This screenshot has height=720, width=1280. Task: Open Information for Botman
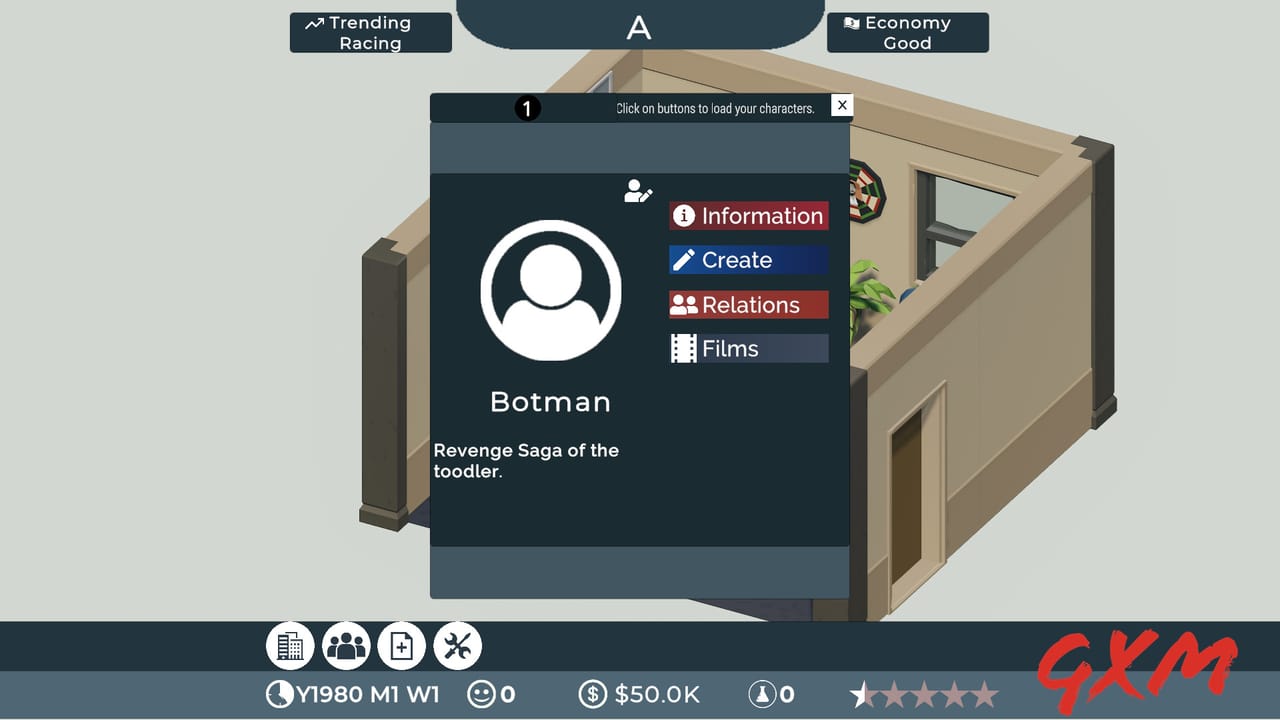[748, 215]
